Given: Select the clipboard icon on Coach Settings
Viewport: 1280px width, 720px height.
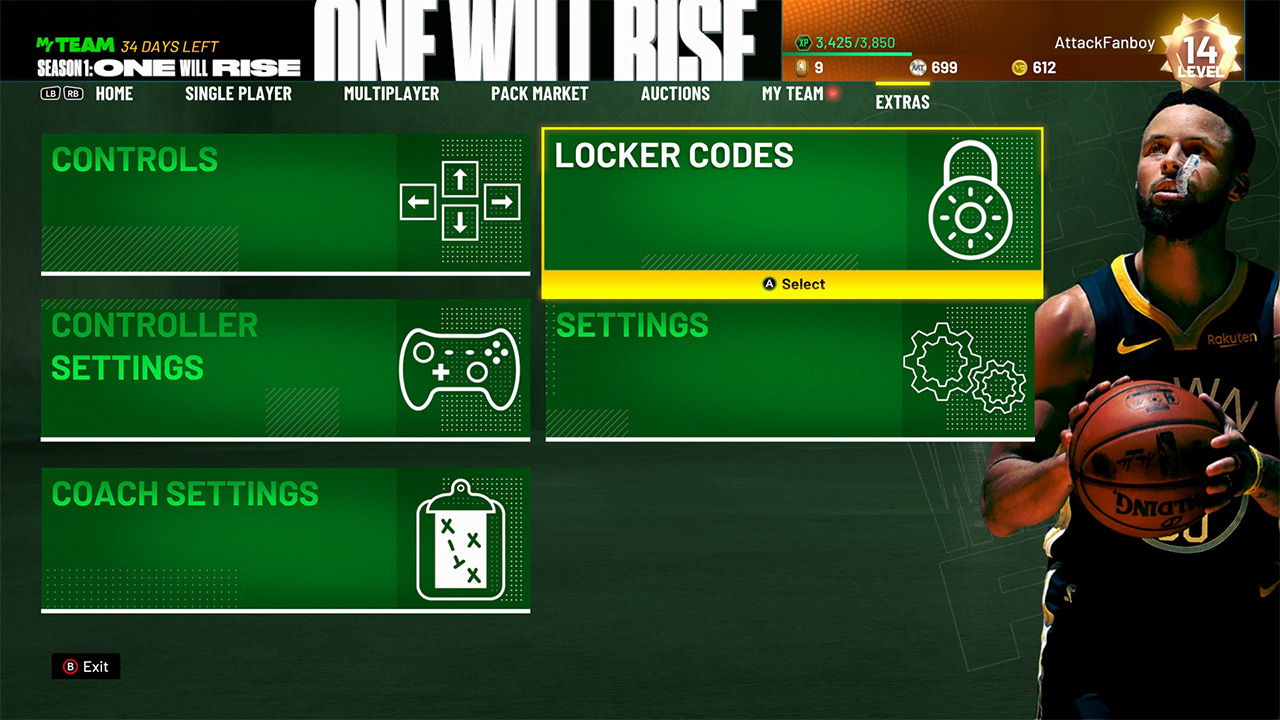Looking at the screenshot, I should click(462, 537).
